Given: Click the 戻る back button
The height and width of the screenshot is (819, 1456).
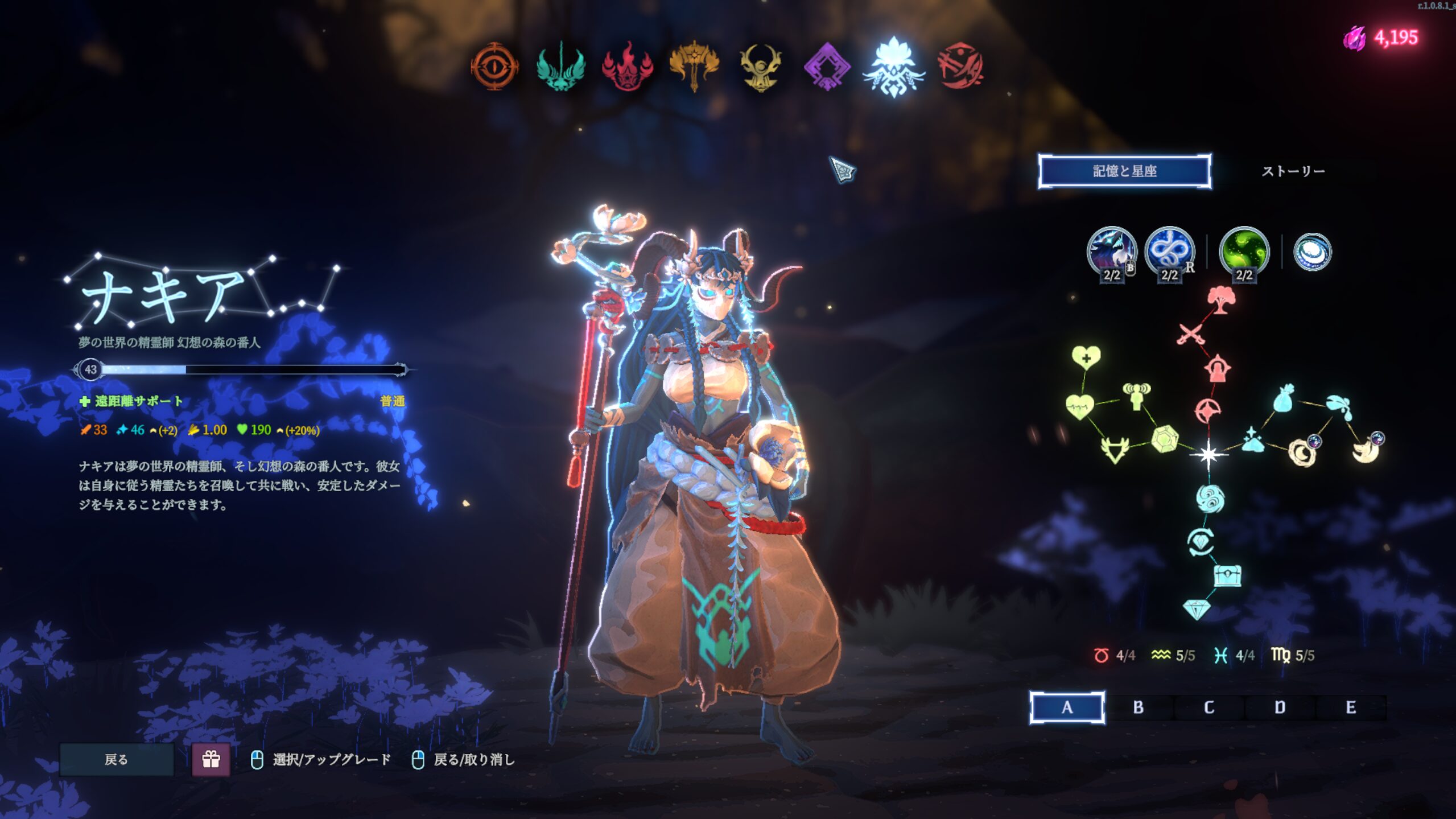Looking at the screenshot, I should (x=117, y=759).
